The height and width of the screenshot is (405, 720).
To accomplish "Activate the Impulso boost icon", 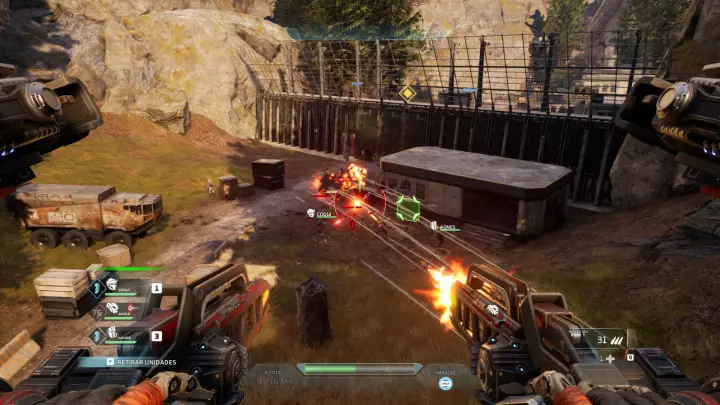I will [445, 382].
